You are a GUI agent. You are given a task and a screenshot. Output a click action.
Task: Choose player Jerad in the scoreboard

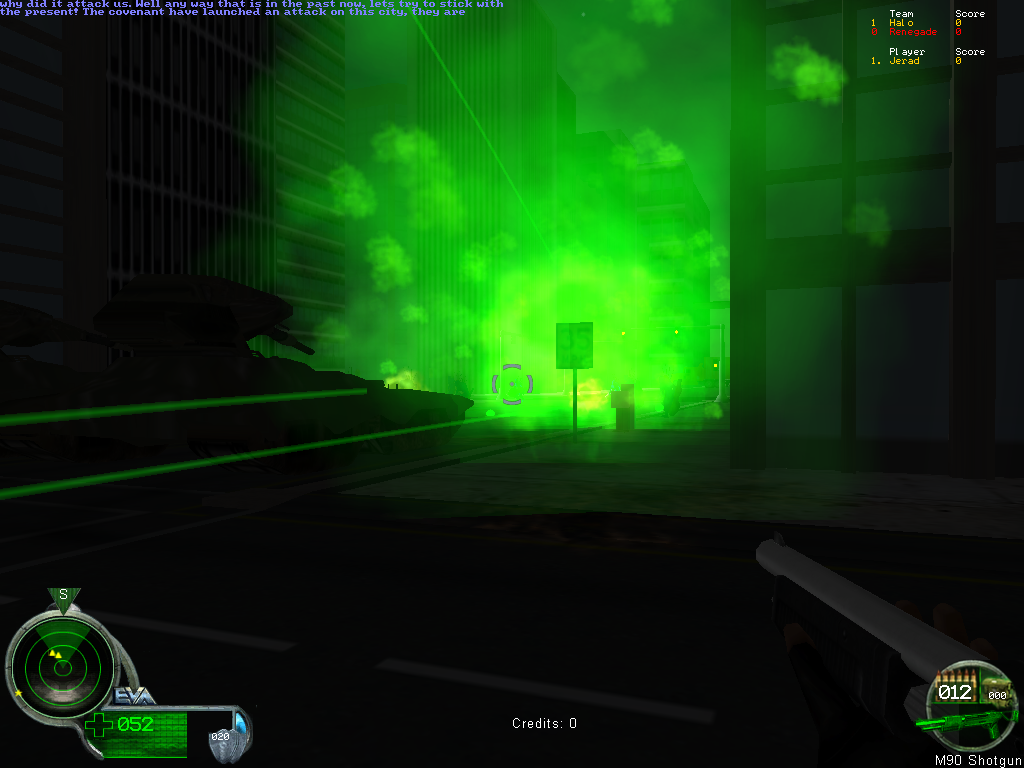pyautogui.click(x=904, y=61)
